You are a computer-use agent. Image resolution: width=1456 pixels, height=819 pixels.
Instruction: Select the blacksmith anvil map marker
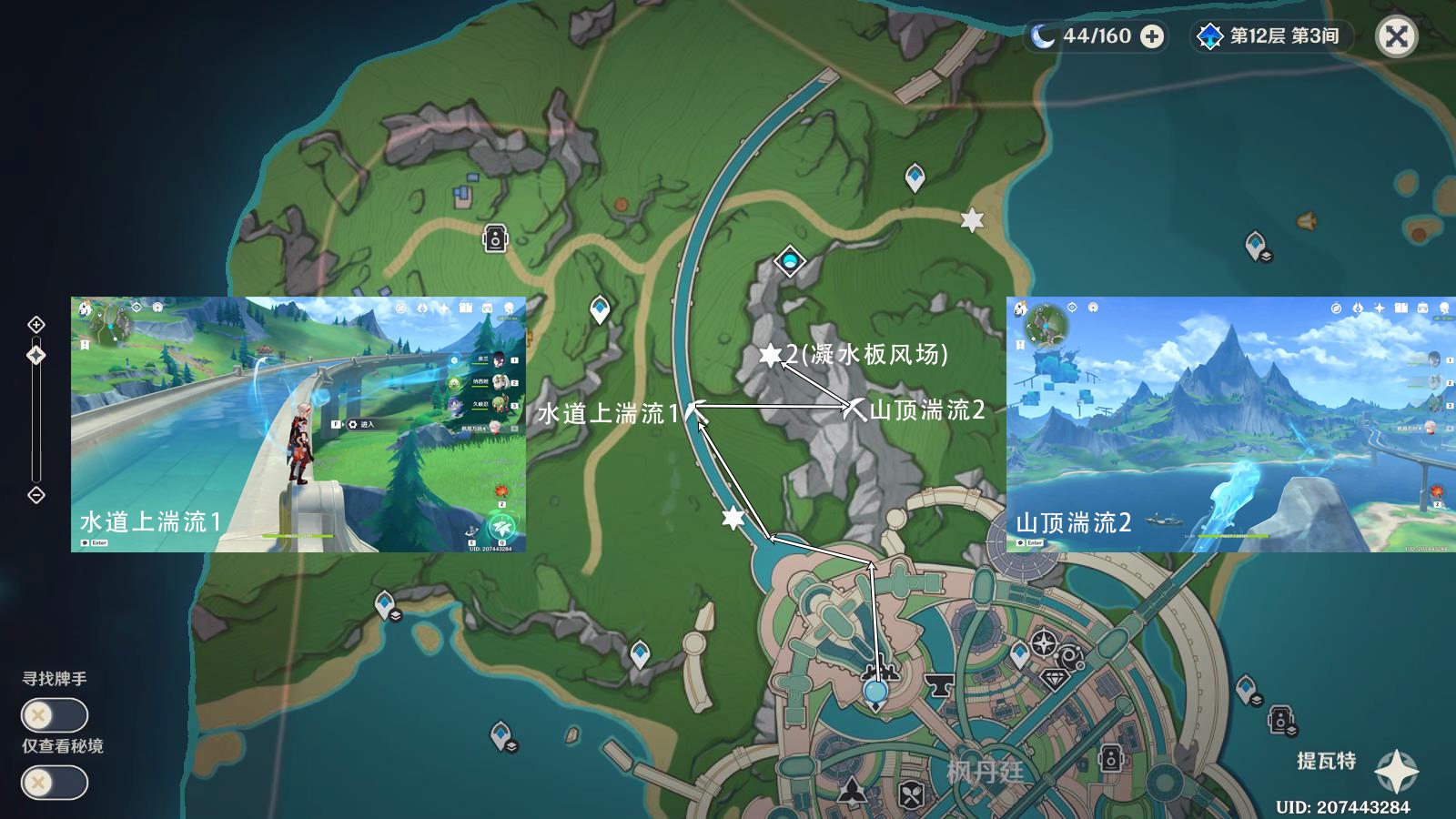[938, 684]
